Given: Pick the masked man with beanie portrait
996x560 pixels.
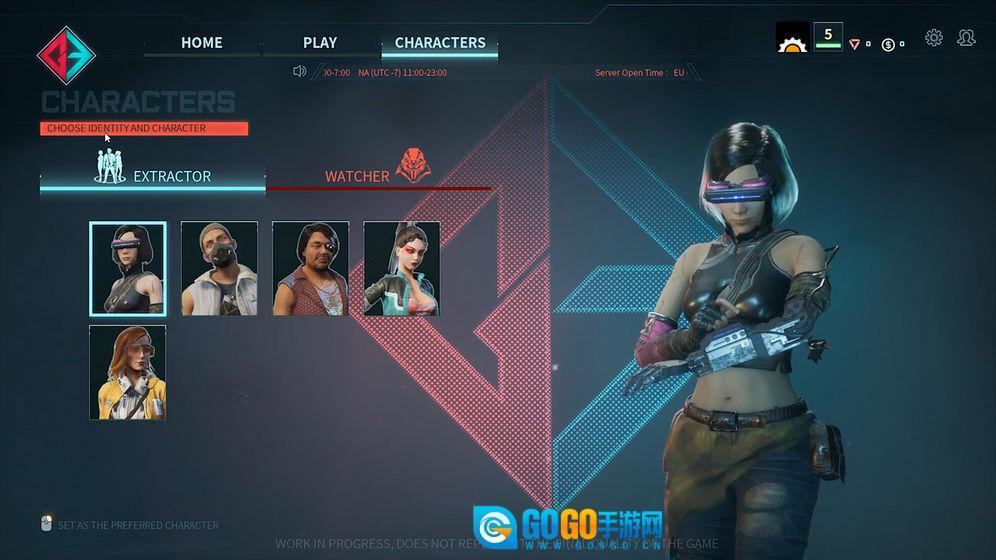Looking at the screenshot, I should point(219,269).
